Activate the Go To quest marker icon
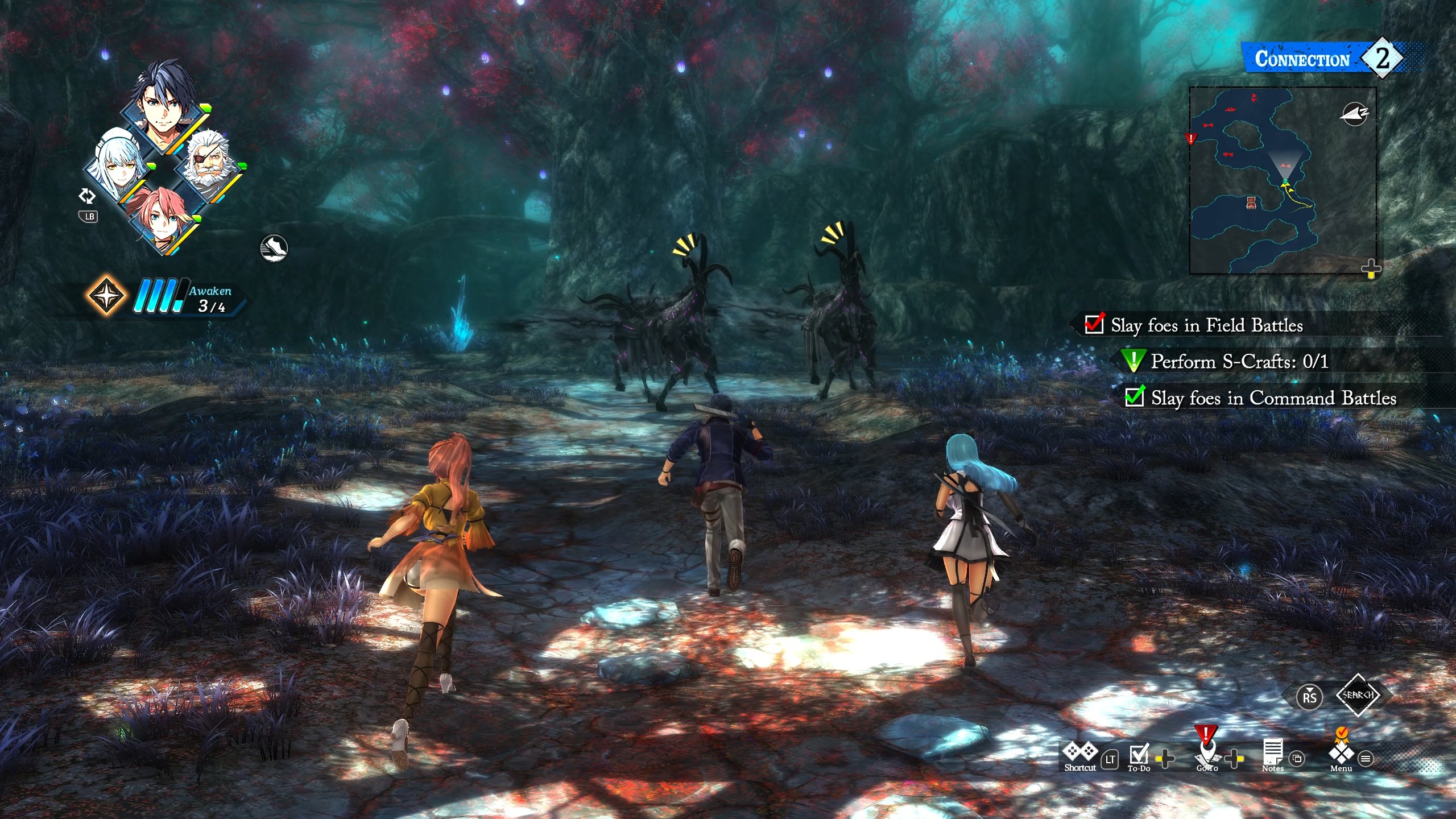Image resolution: width=1456 pixels, height=819 pixels. point(1206,752)
